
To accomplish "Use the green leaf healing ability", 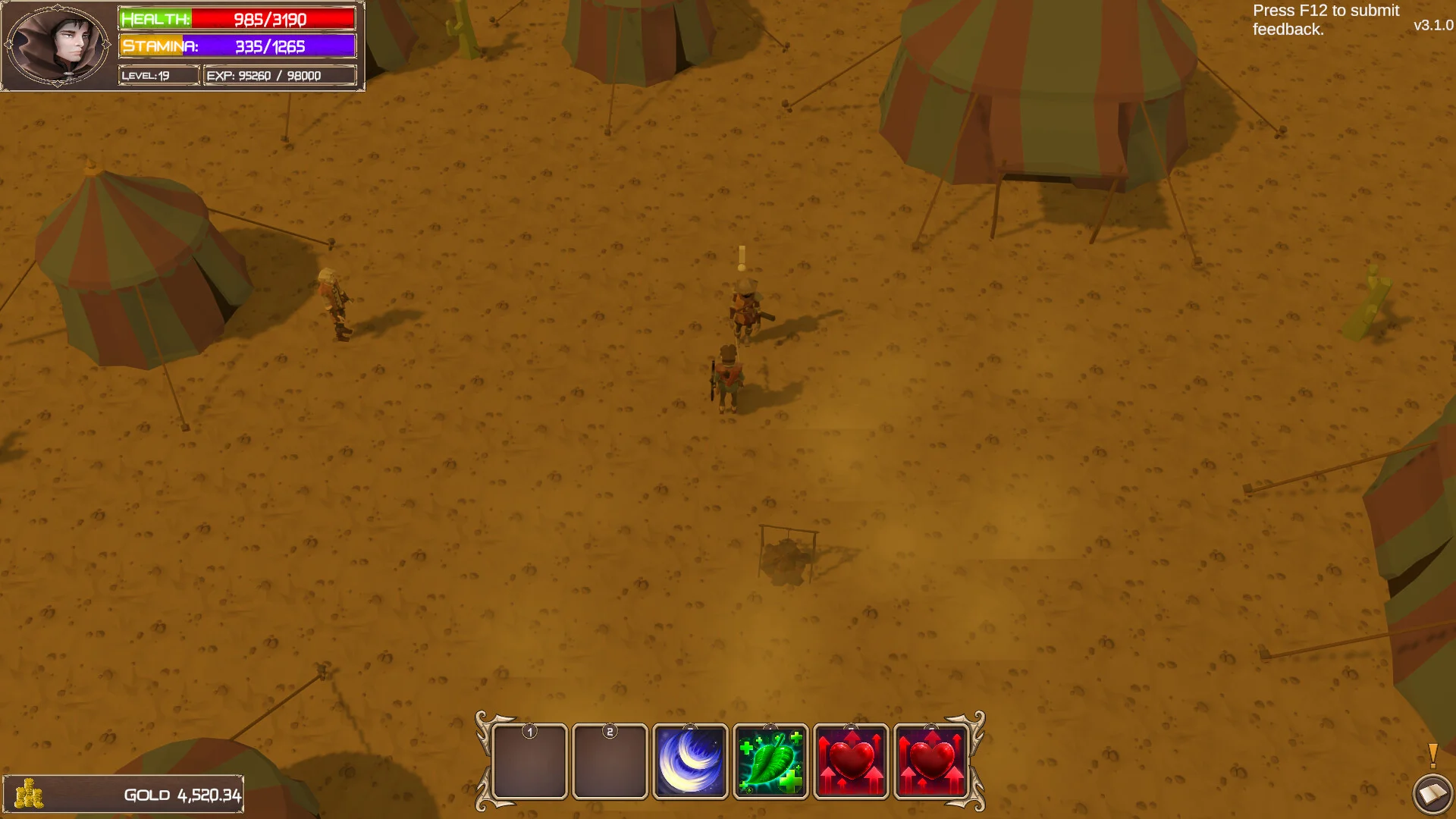I will click(770, 761).
